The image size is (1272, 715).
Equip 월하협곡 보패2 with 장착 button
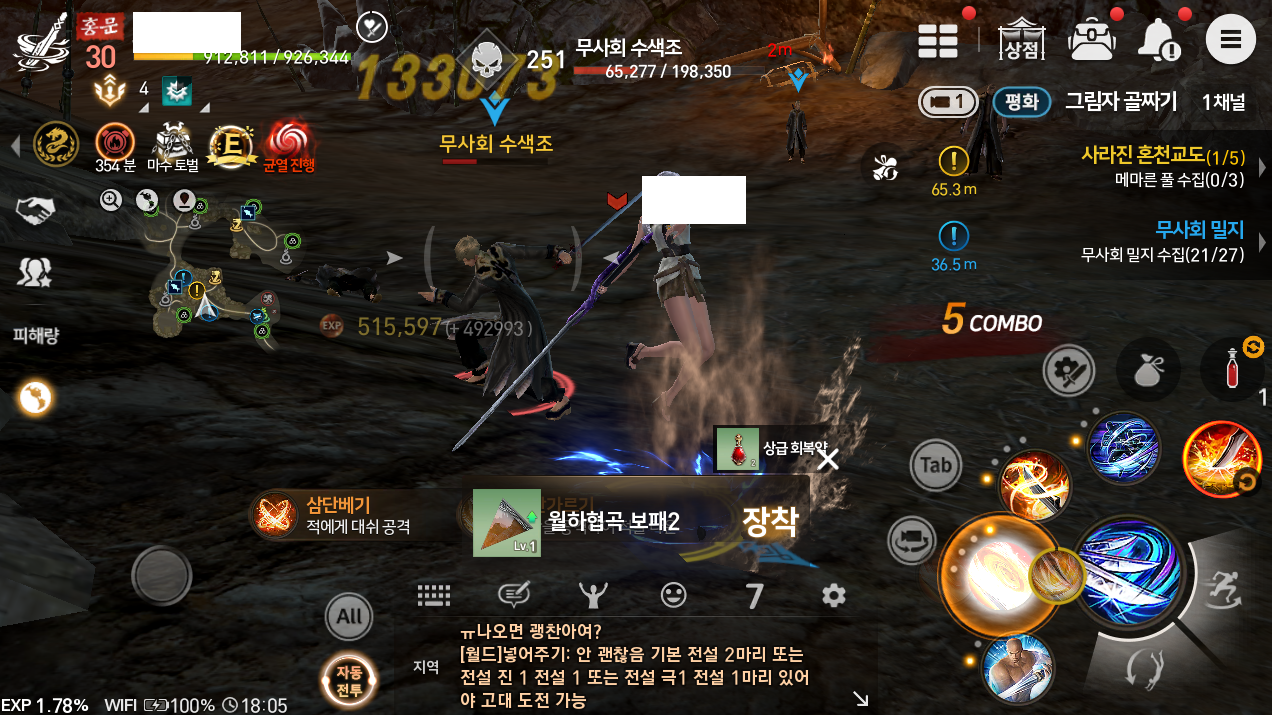[769, 520]
